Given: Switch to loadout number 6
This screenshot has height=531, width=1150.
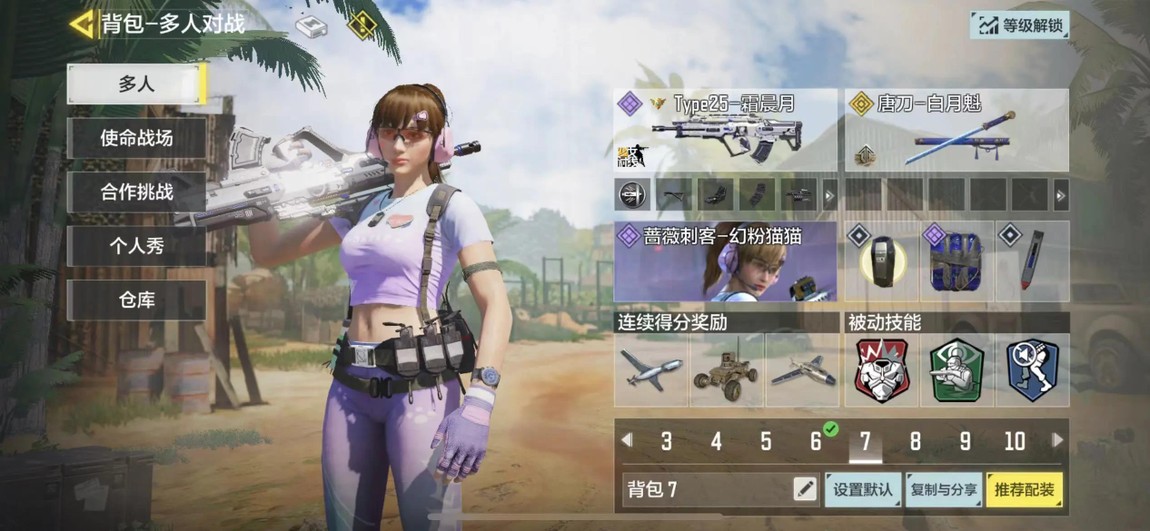Looking at the screenshot, I should pos(816,441).
